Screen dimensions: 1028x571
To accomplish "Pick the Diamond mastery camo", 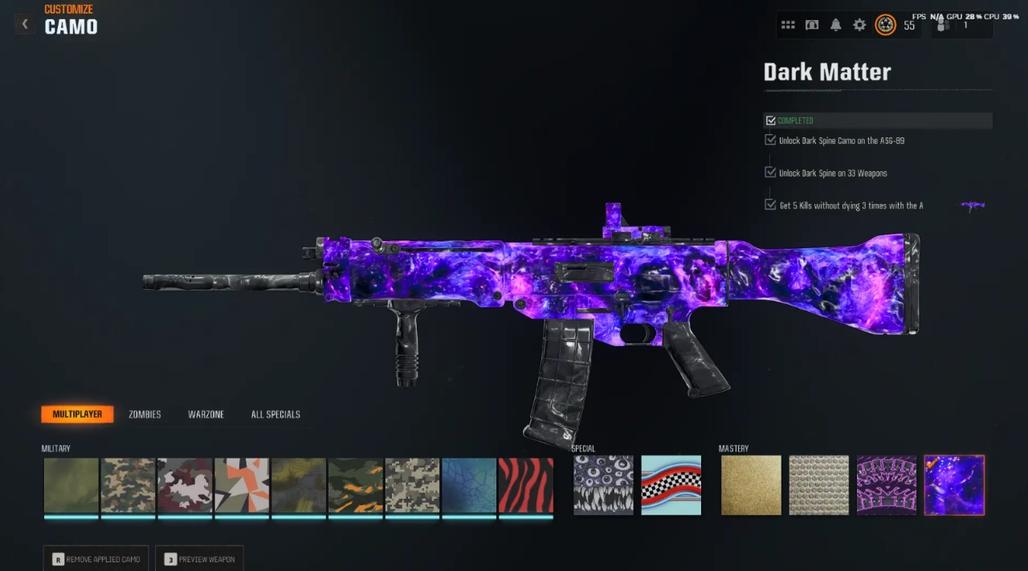I will 819,486.
